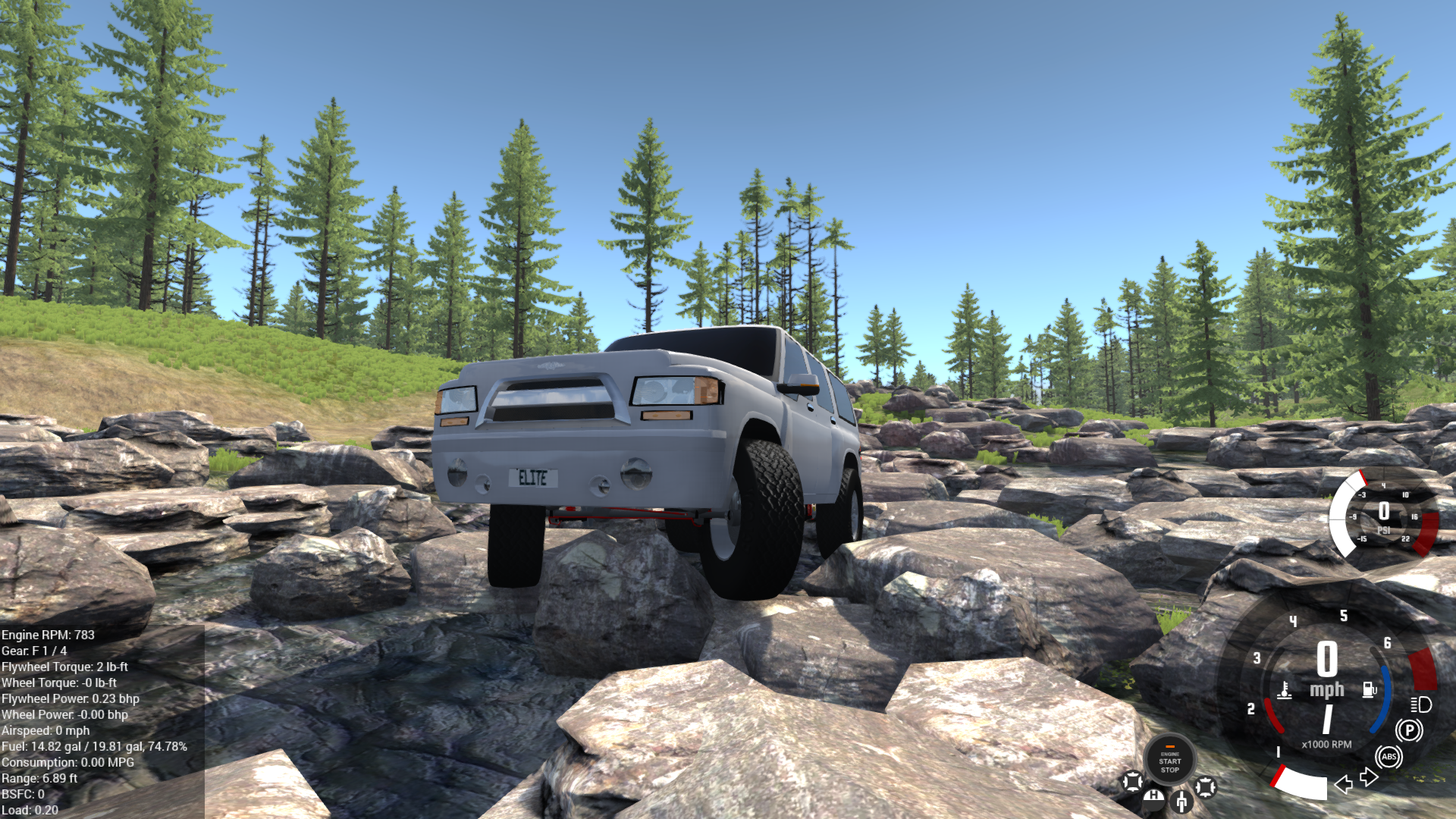This screenshot has width=1456, height=819.
Task: Click the ABS indicator icon
Action: (x=1390, y=756)
